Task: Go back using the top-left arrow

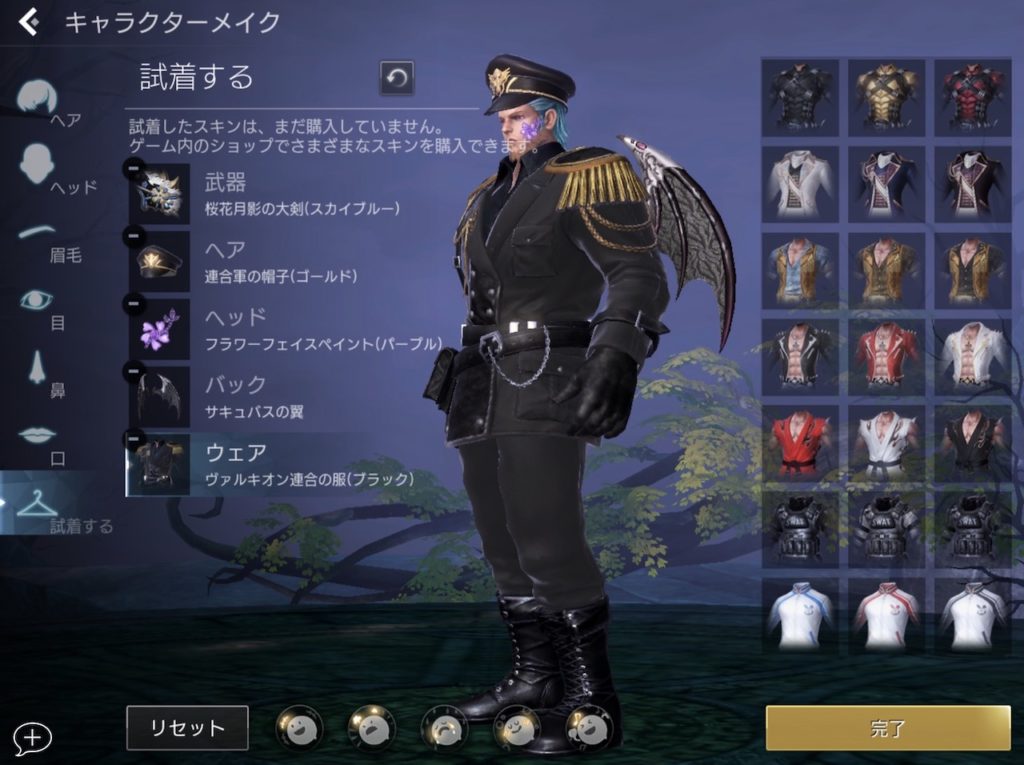Action: coord(29,22)
